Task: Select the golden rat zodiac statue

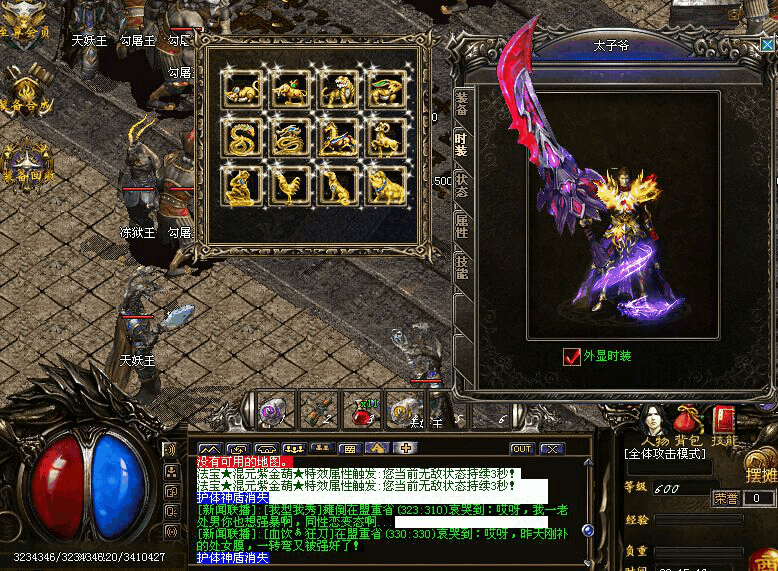Action: pyautogui.click(x=243, y=91)
